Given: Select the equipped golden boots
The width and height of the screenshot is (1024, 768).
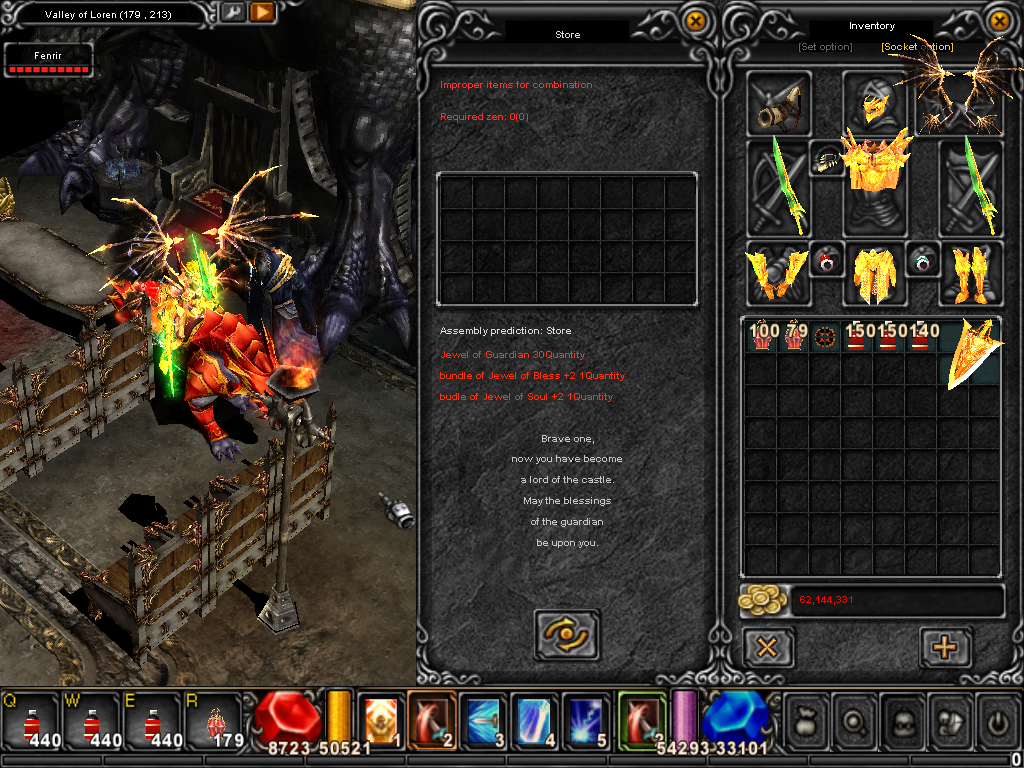Looking at the screenshot, I should click(x=969, y=273).
